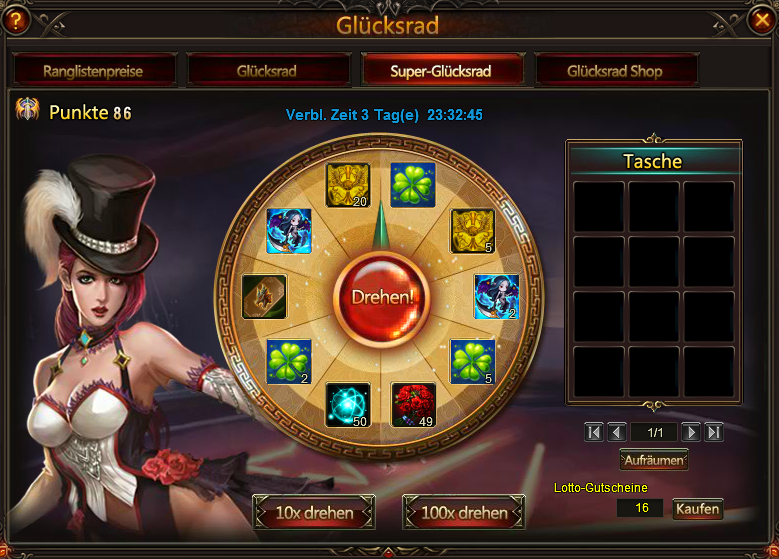The image size is (779, 559).
Task: Click the 10x drehen button
Action: [x=314, y=513]
